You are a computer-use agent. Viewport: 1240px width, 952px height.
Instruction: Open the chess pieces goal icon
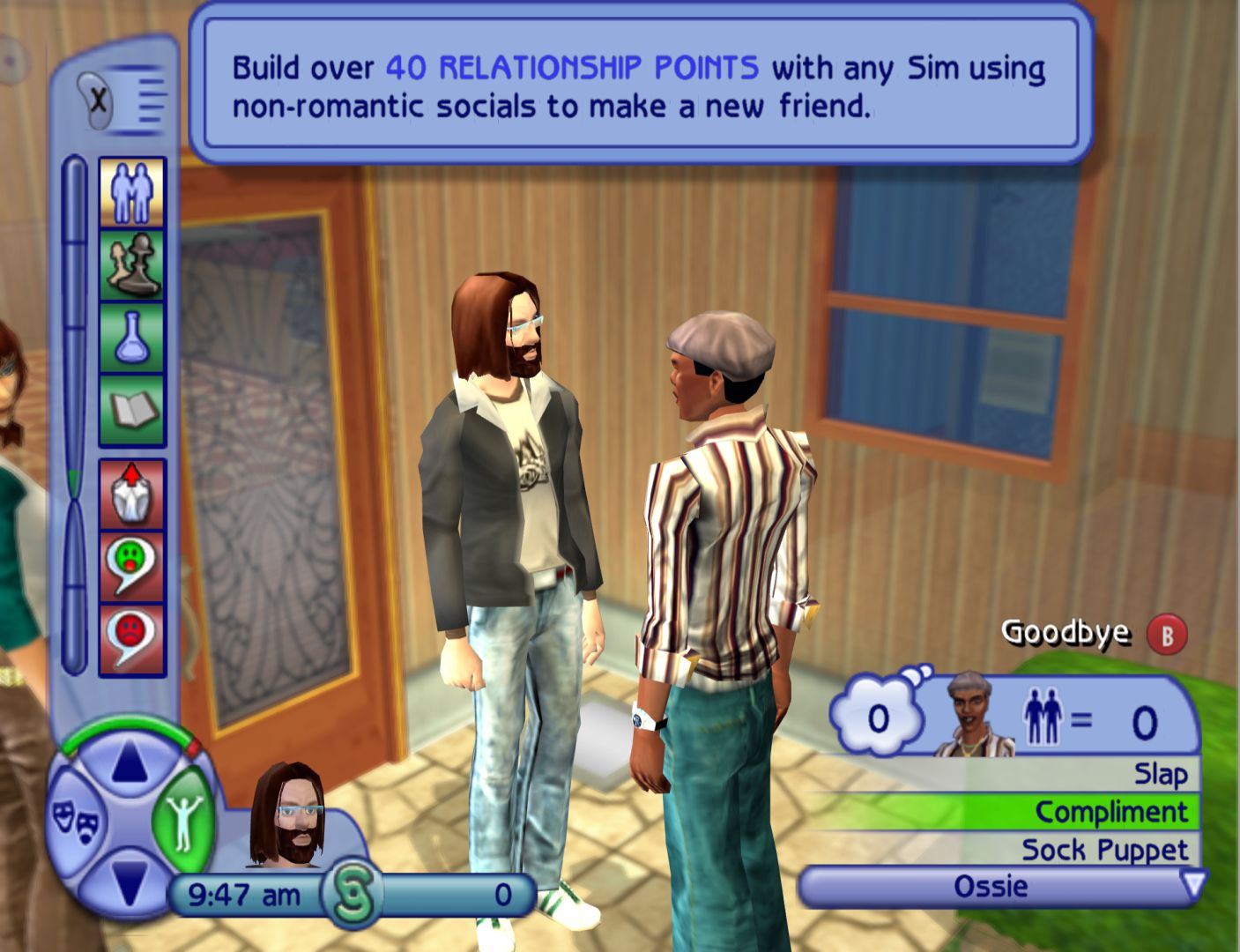click(x=132, y=265)
